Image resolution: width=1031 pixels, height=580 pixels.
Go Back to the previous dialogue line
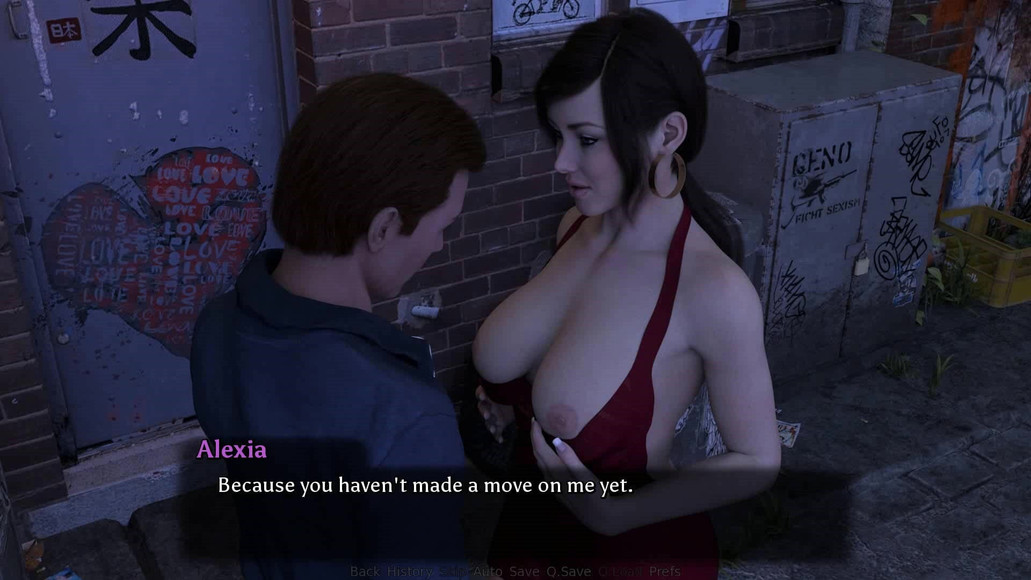[365, 572]
